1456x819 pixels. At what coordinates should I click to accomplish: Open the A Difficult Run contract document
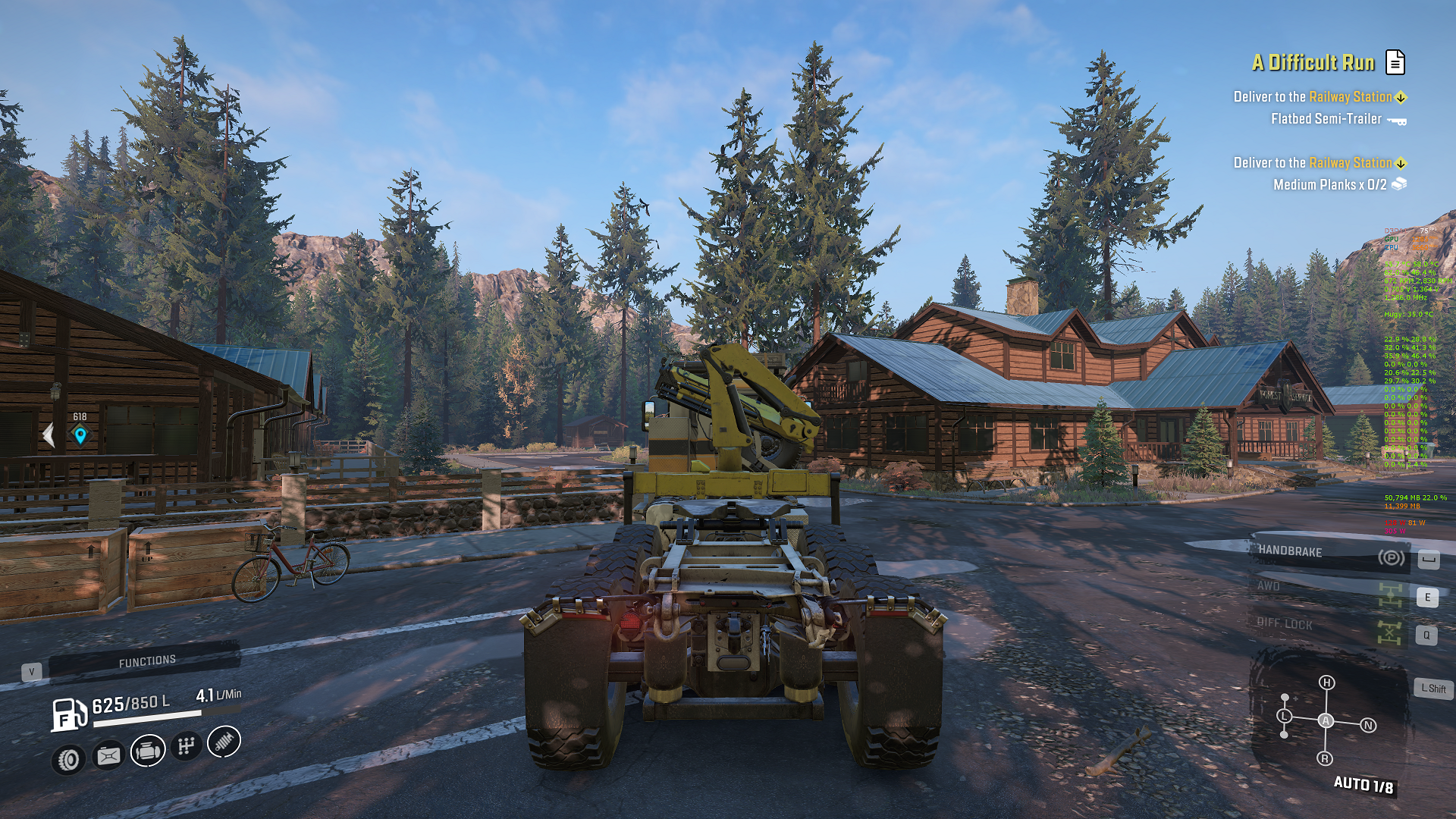[x=1395, y=62]
